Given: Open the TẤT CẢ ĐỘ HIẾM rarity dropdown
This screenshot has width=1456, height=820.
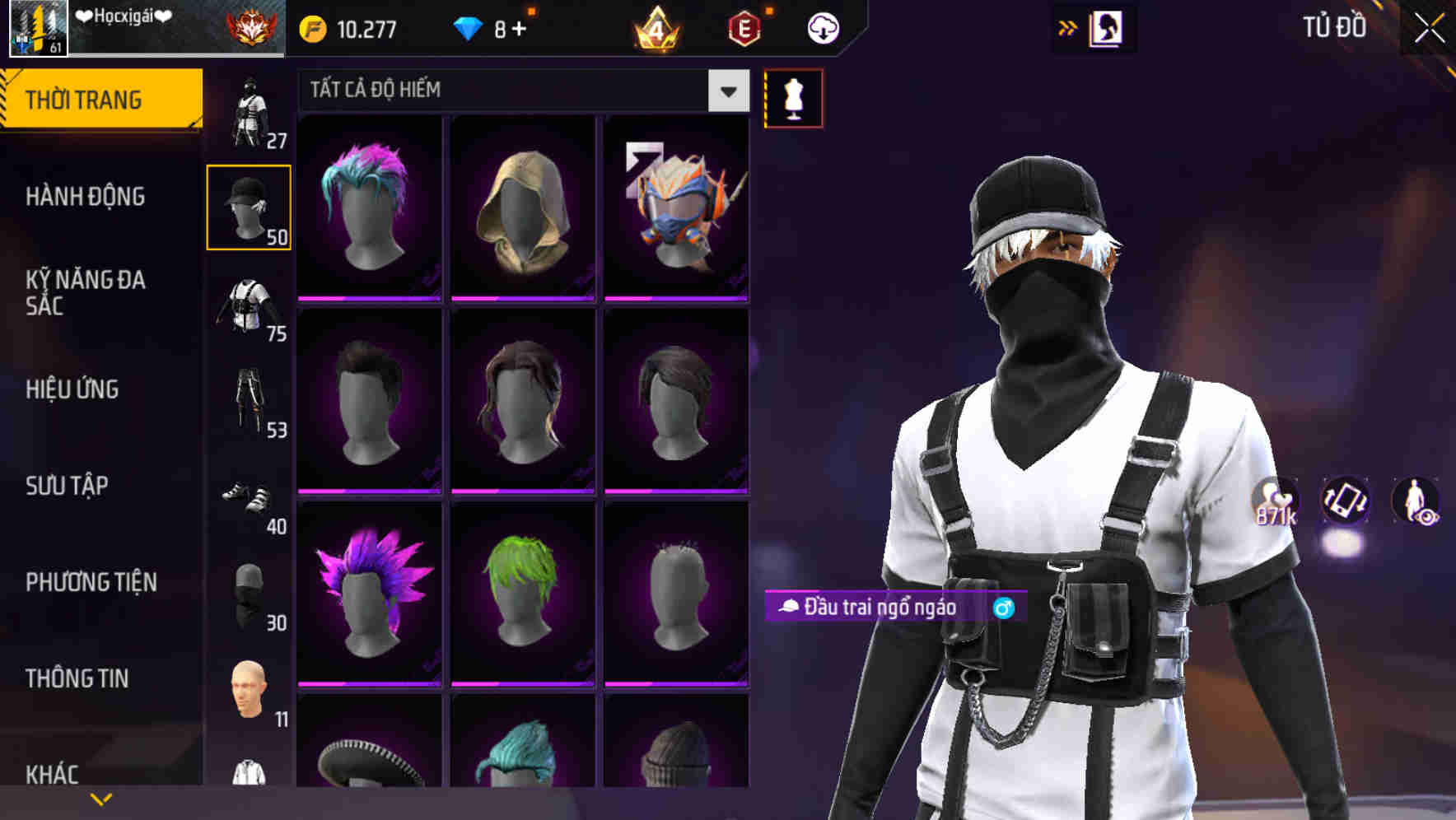Looking at the screenshot, I should [519, 91].
